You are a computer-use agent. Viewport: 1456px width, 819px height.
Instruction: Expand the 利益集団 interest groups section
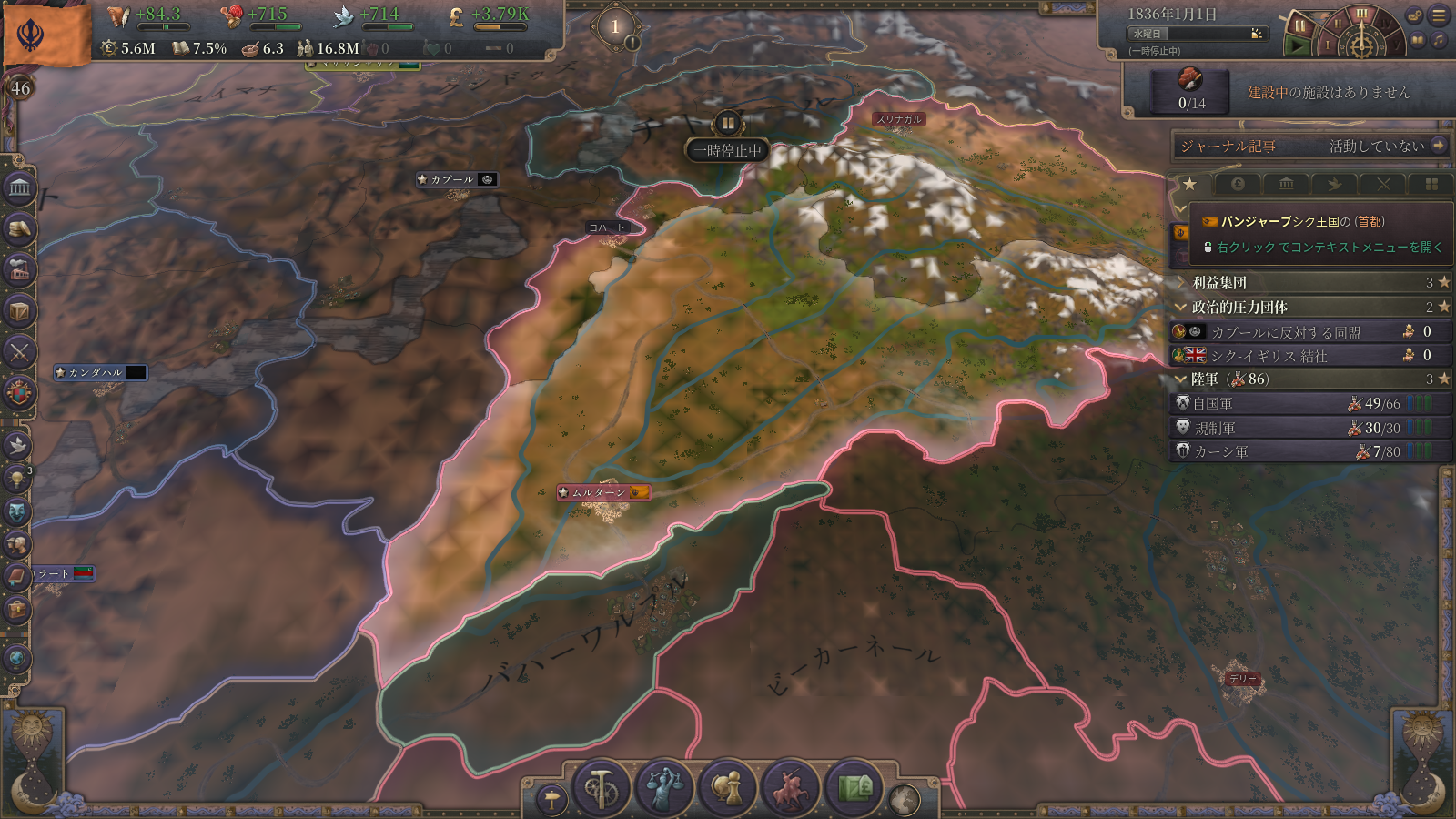tap(1219, 283)
